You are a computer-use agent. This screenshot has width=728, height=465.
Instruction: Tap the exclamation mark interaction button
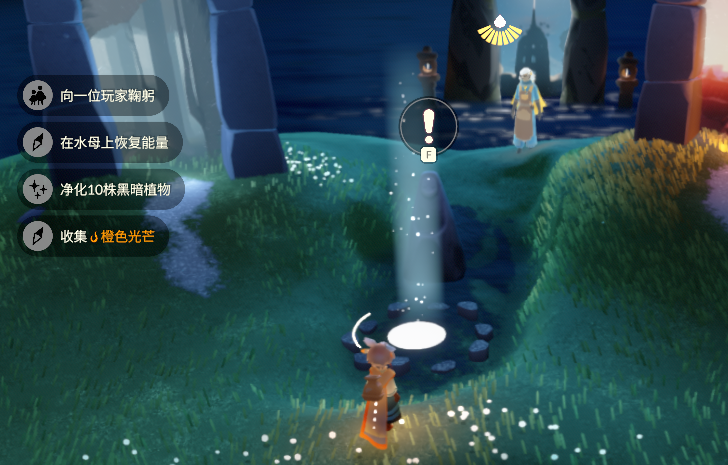pyautogui.click(x=428, y=125)
